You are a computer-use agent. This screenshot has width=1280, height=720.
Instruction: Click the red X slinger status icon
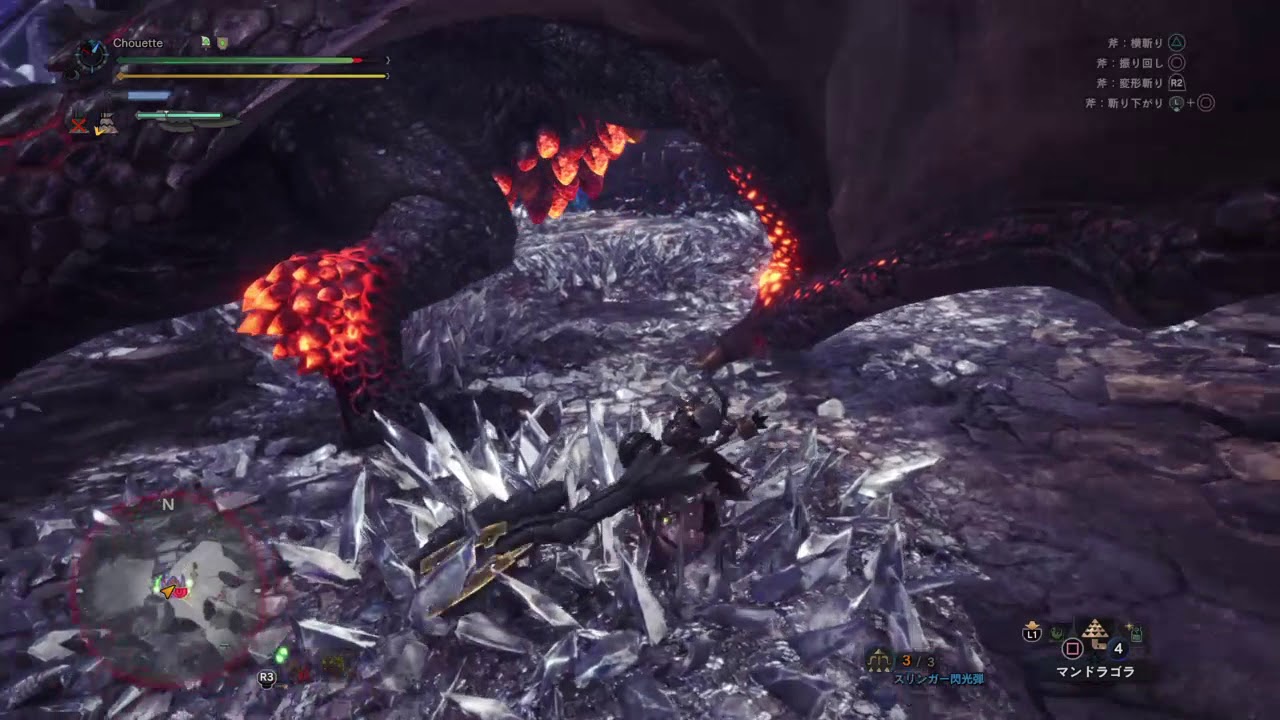[77, 125]
